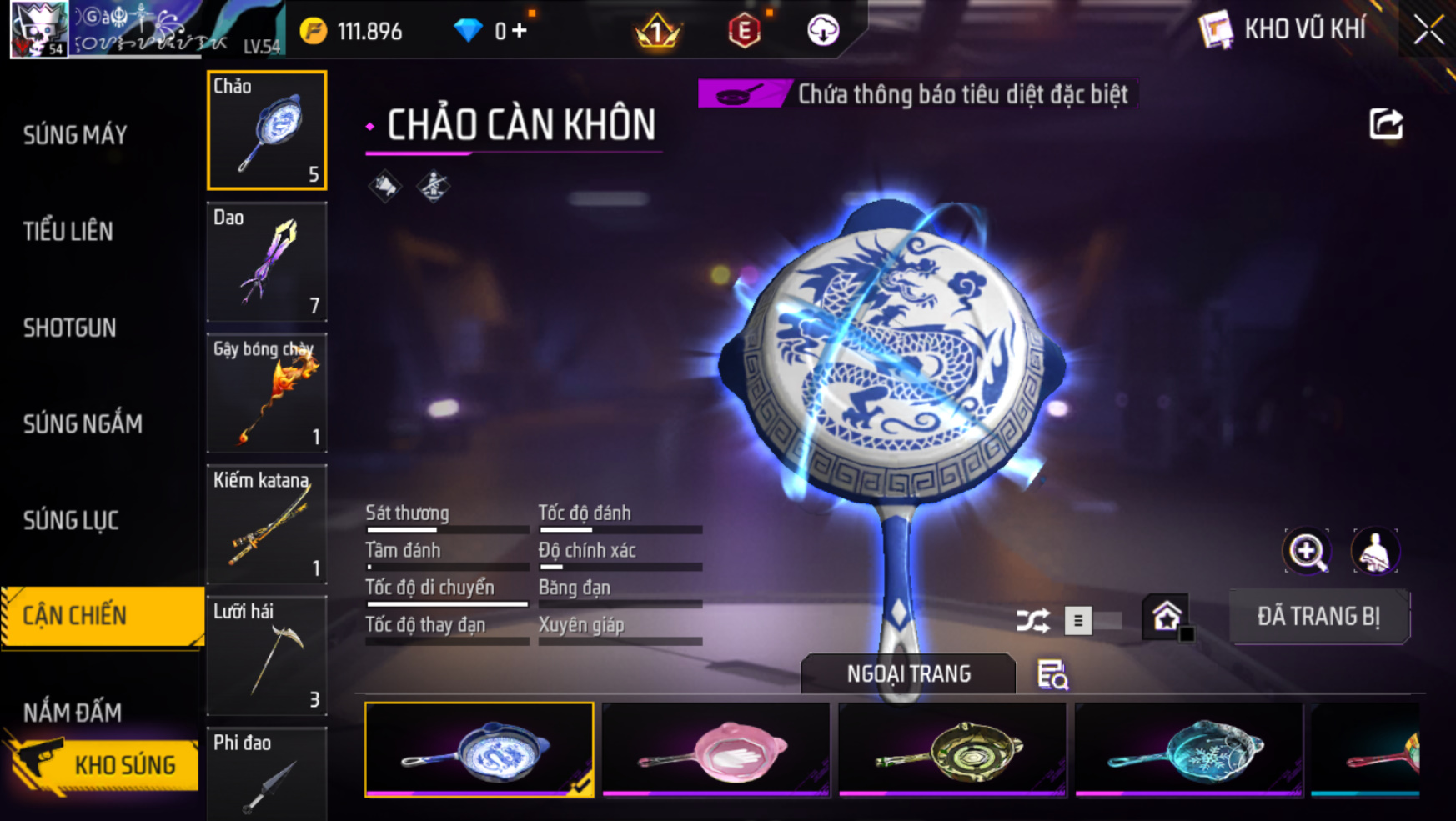Pick the Gậy bóng chày weapon tile
The height and width of the screenshot is (821, 1456).
click(x=267, y=393)
